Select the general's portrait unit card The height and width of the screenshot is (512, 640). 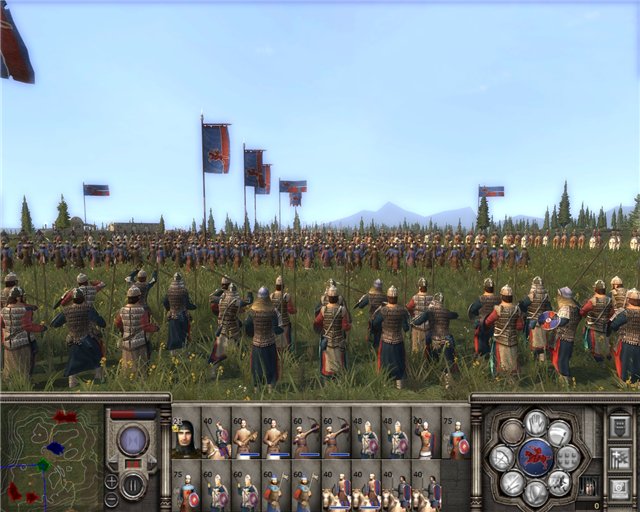pos(185,437)
